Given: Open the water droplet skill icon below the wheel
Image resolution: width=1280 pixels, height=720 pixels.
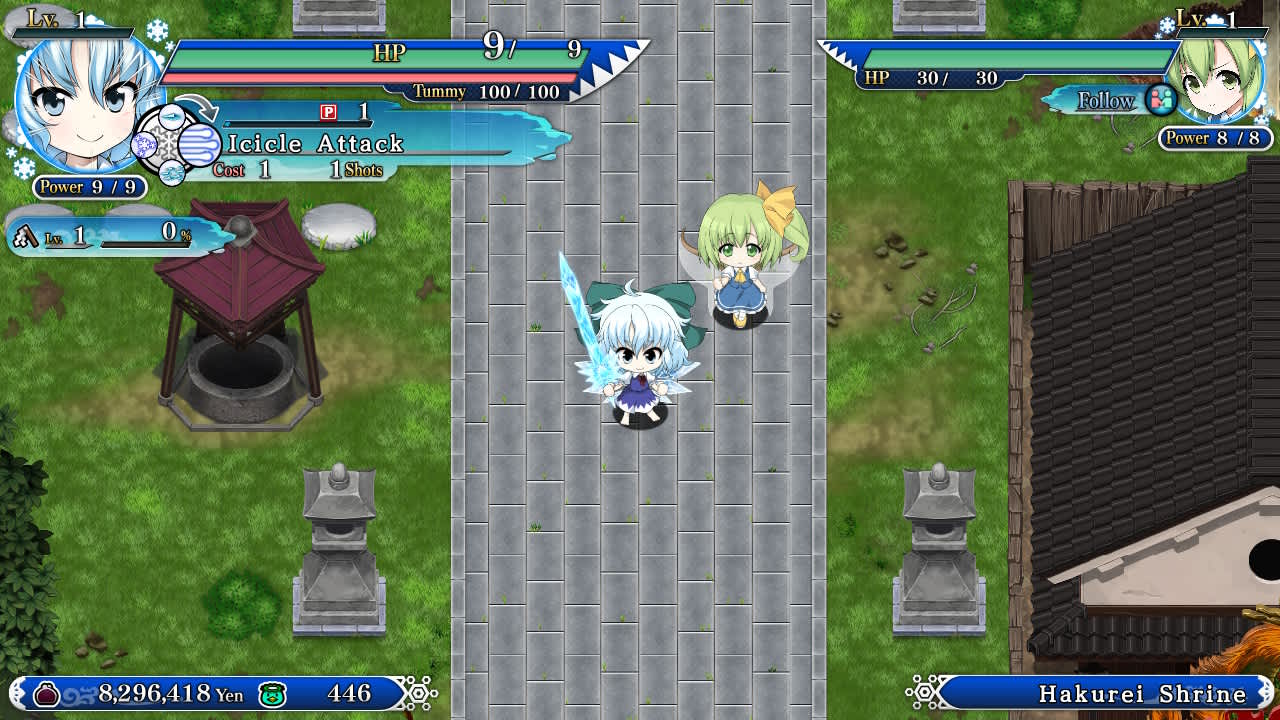Looking at the screenshot, I should [x=172, y=174].
